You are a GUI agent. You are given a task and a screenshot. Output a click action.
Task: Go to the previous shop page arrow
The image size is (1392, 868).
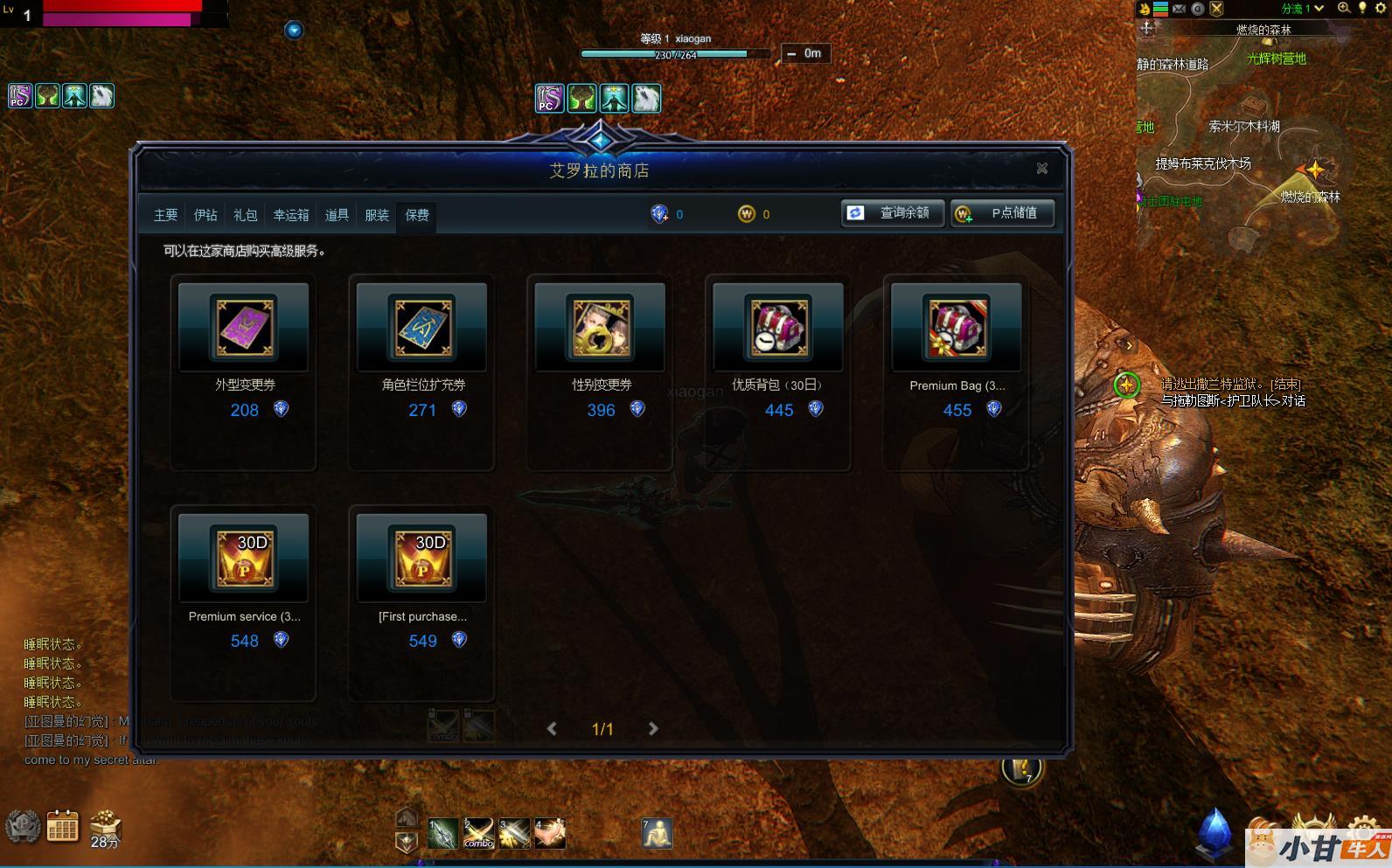click(x=552, y=729)
